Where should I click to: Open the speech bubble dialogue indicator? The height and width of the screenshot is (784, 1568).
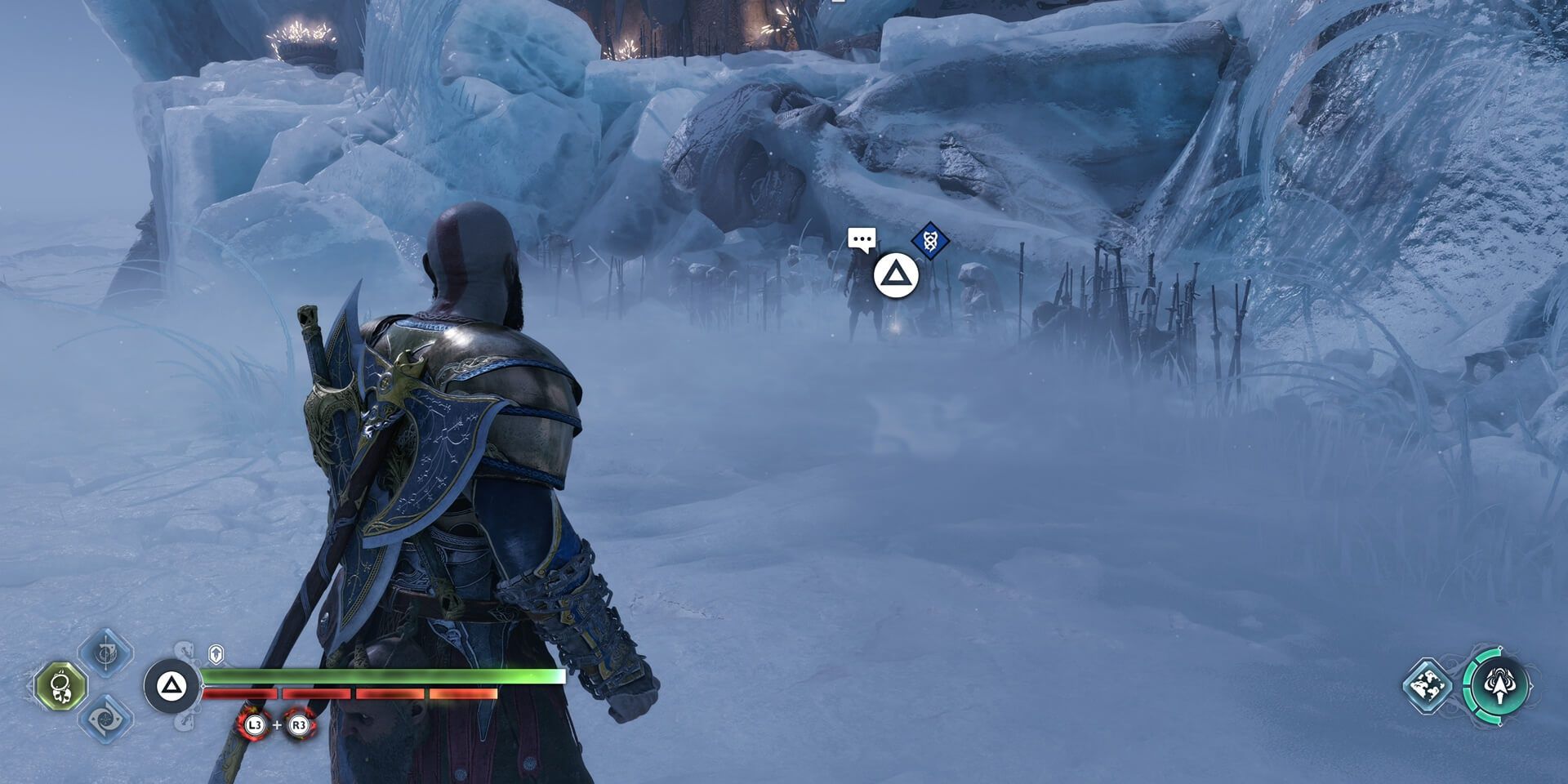pos(863,240)
